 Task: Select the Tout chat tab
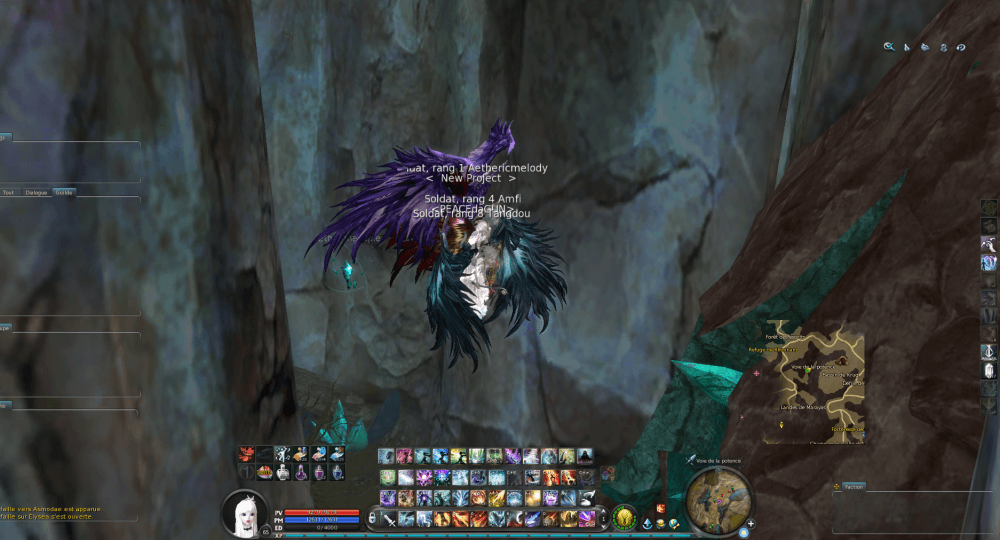click(x=9, y=192)
